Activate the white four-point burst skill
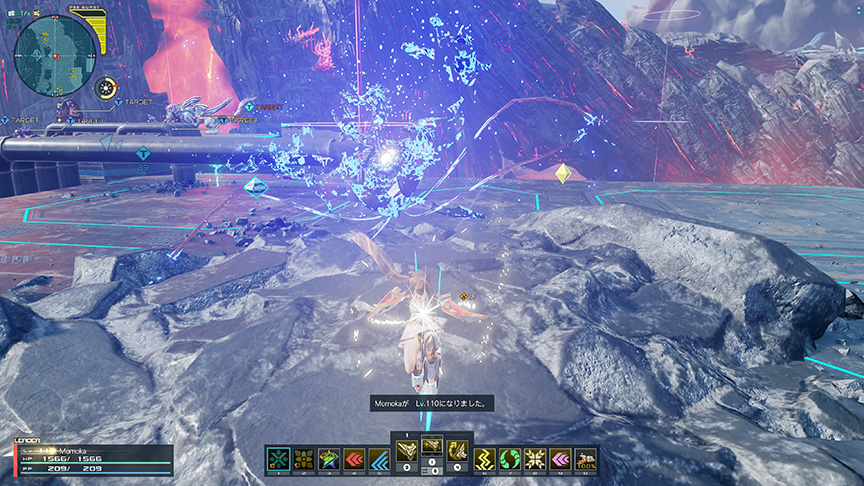864x486 pixels. coord(536,460)
